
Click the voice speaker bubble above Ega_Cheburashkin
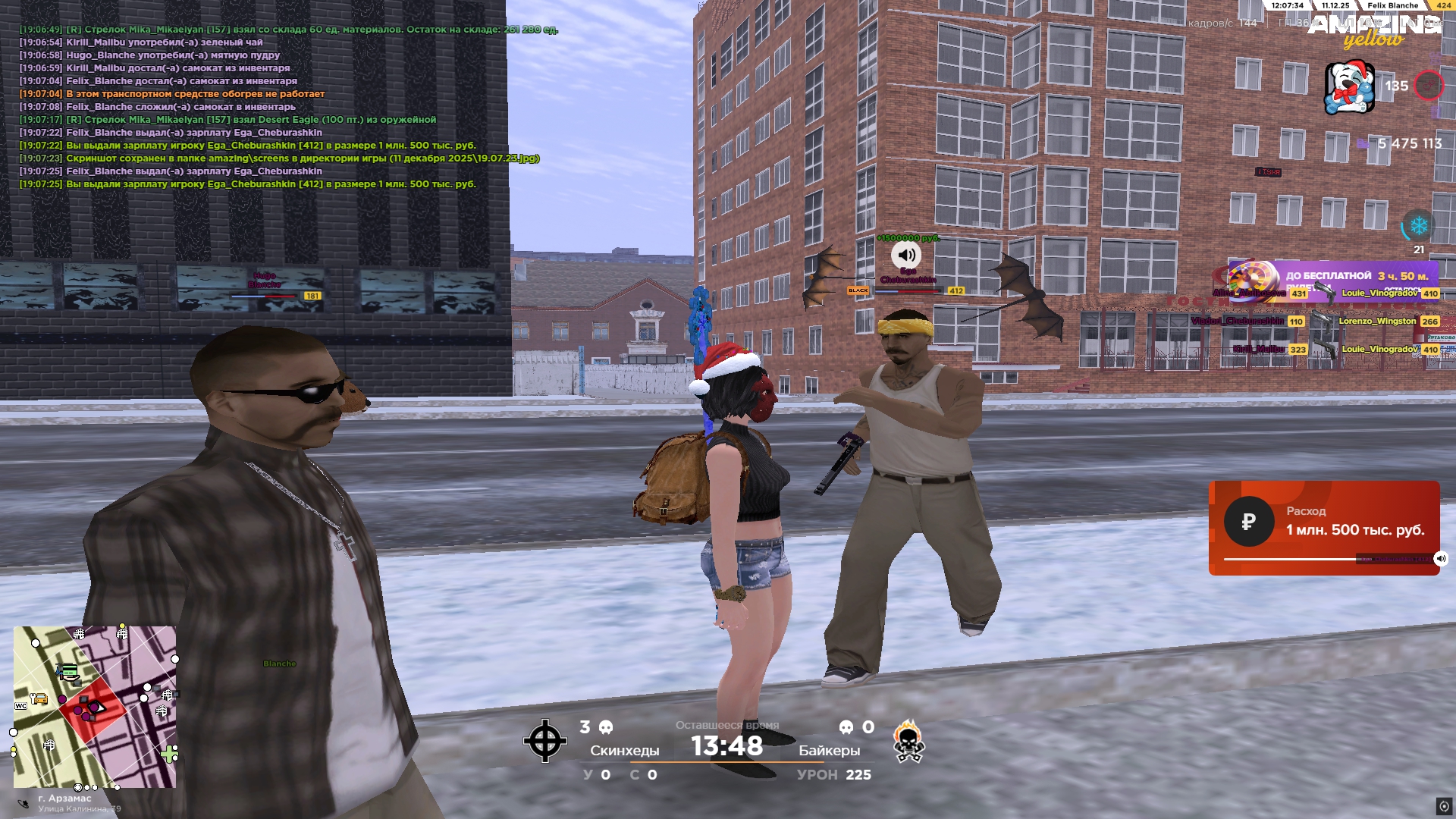tap(906, 255)
